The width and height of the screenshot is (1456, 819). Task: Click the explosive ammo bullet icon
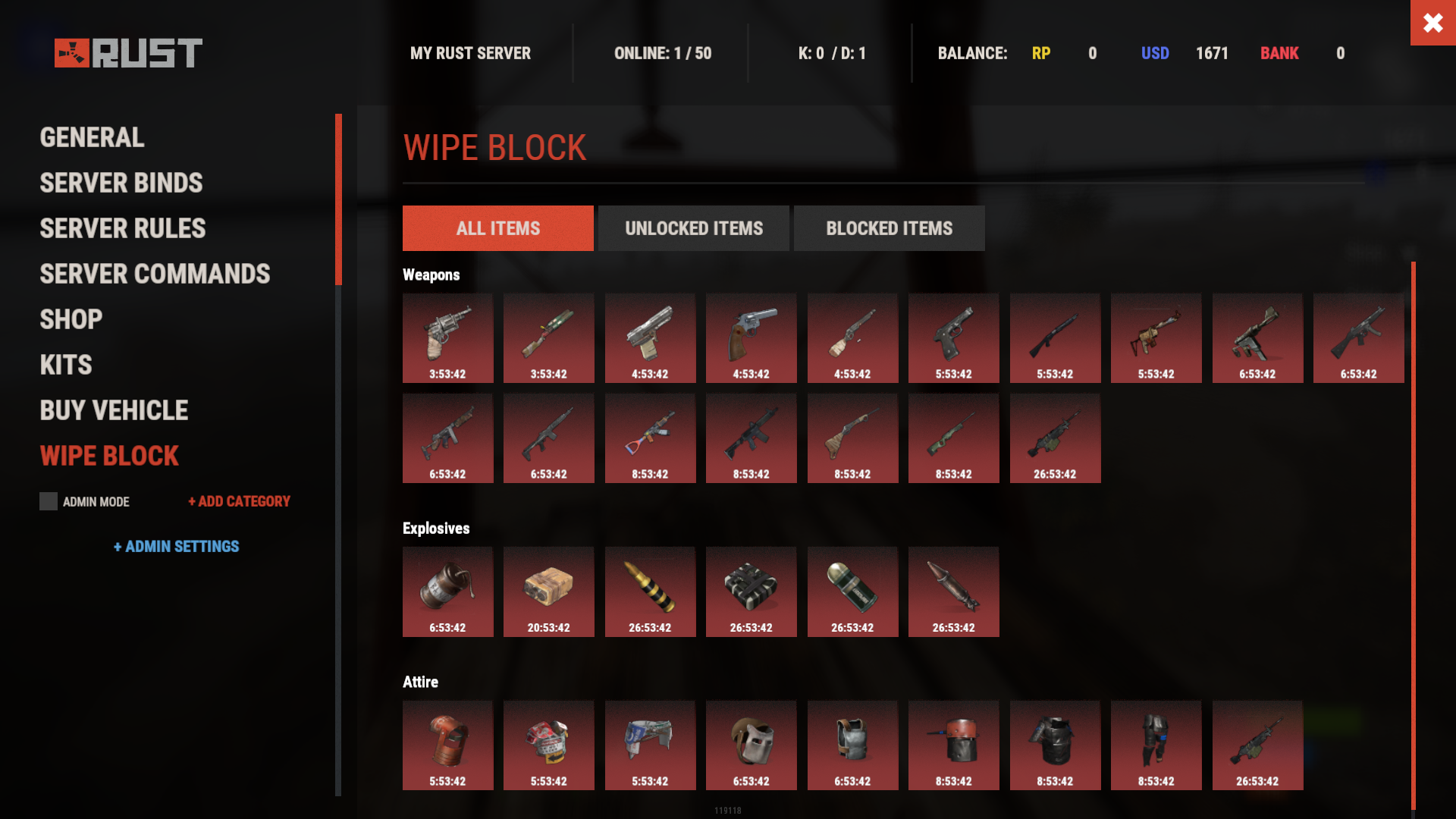click(x=650, y=591)
